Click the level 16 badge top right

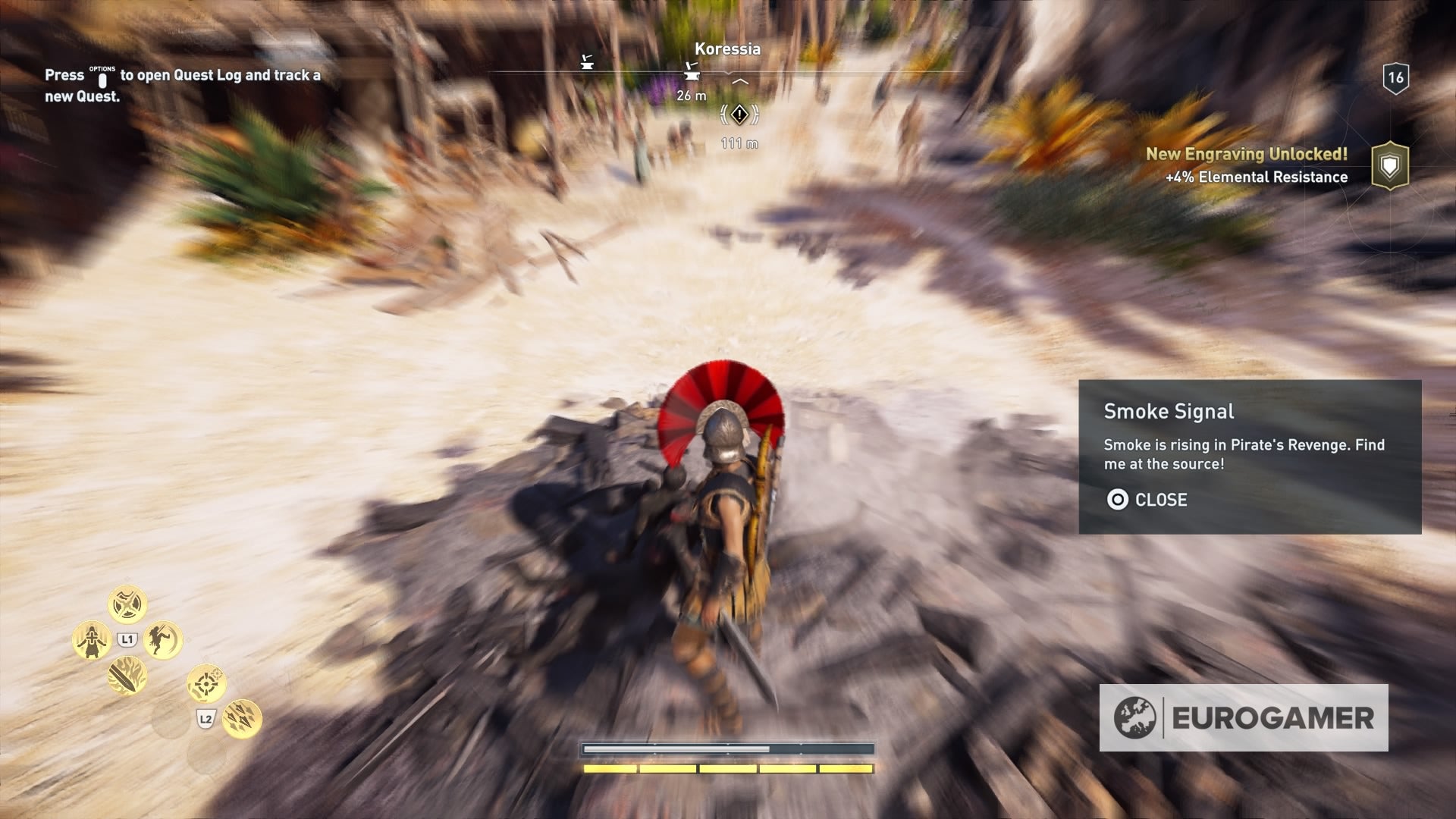coord(1395,76)
